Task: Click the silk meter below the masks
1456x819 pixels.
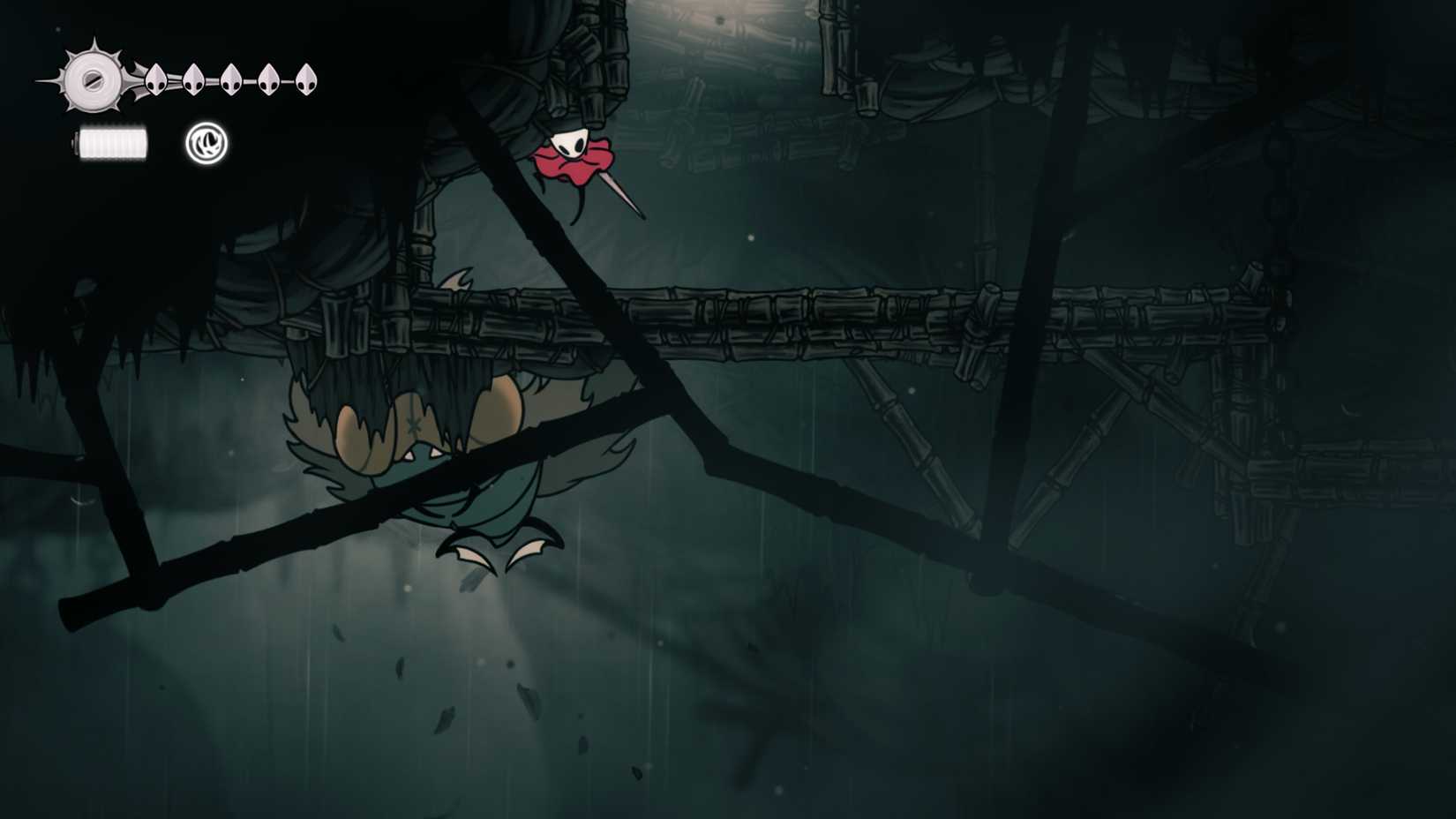Action: click(x=112, y=141)
